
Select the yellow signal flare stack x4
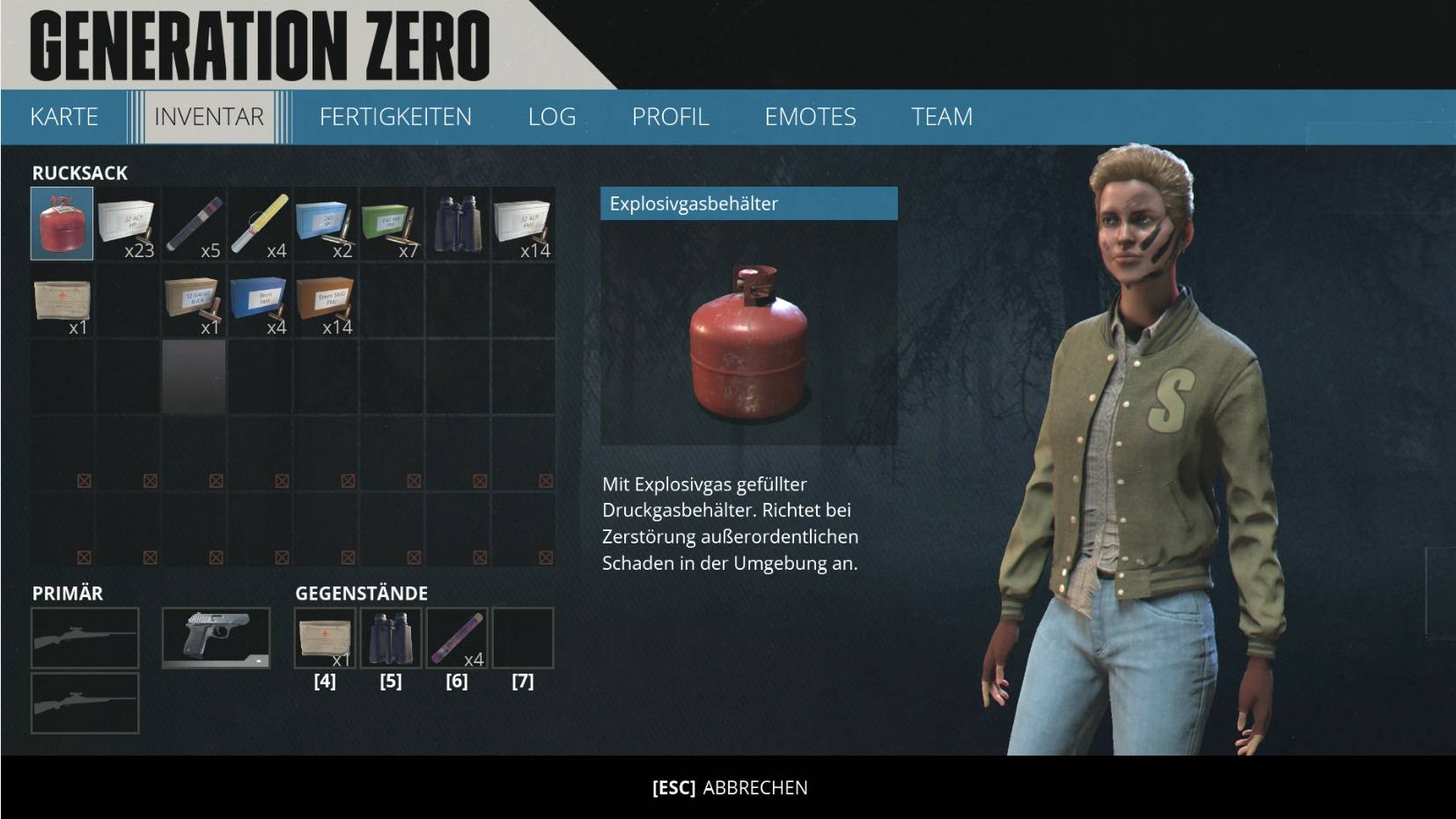point(261,225)
